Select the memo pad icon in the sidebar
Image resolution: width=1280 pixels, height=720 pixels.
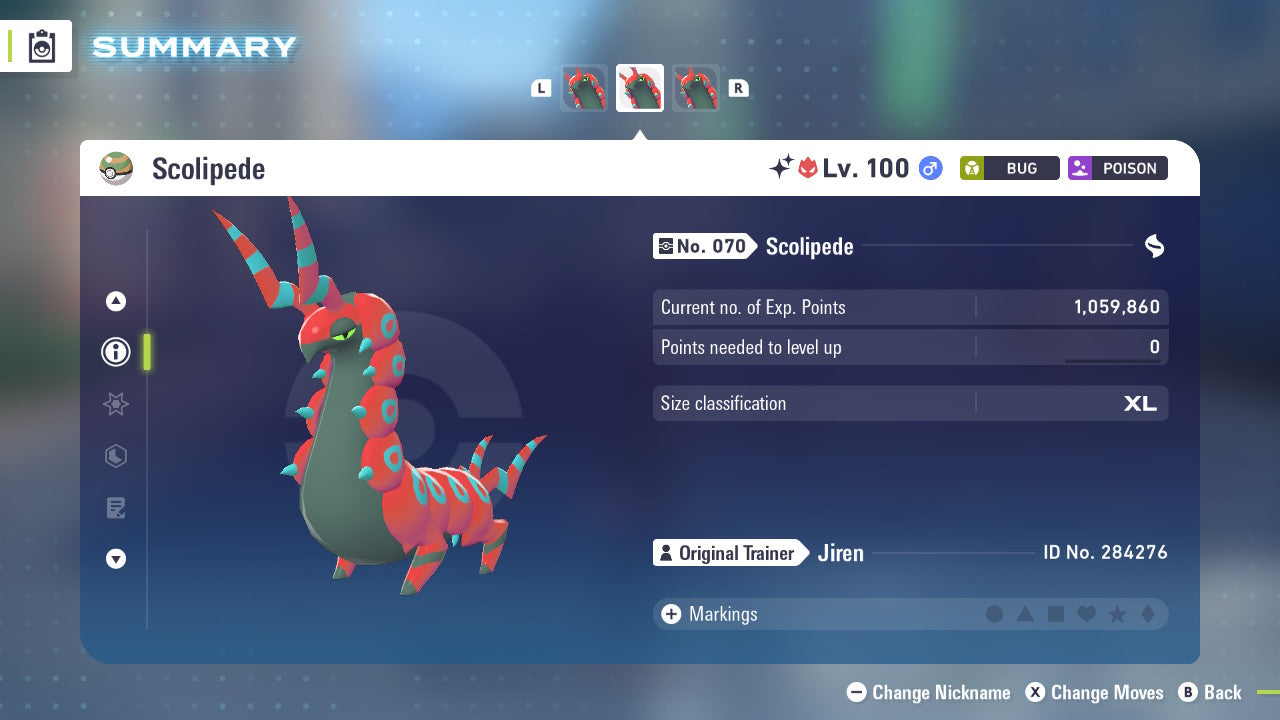pos(115,508)
